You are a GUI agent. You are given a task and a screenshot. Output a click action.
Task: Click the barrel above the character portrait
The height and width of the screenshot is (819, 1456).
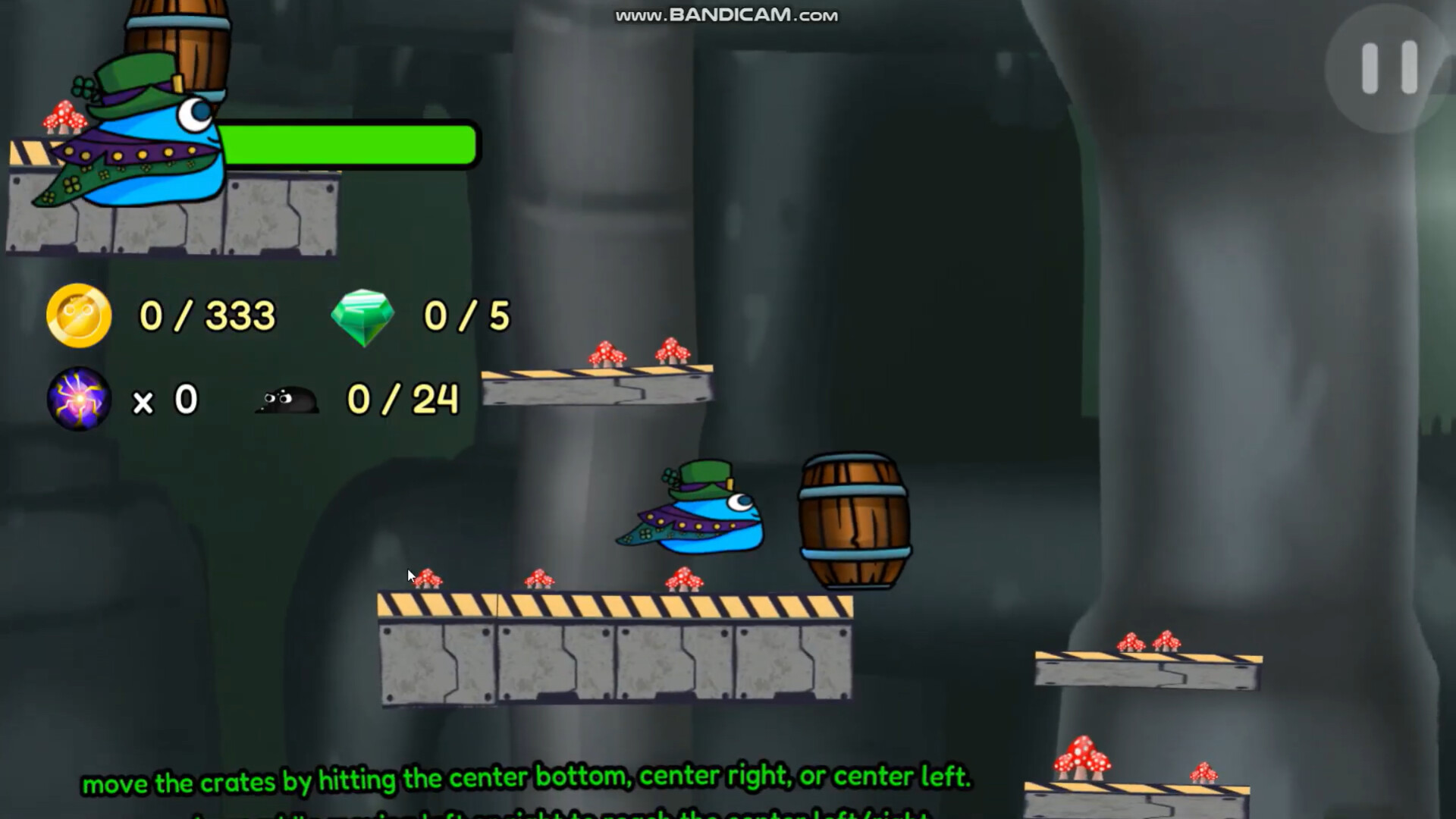[x=178, y=38]
